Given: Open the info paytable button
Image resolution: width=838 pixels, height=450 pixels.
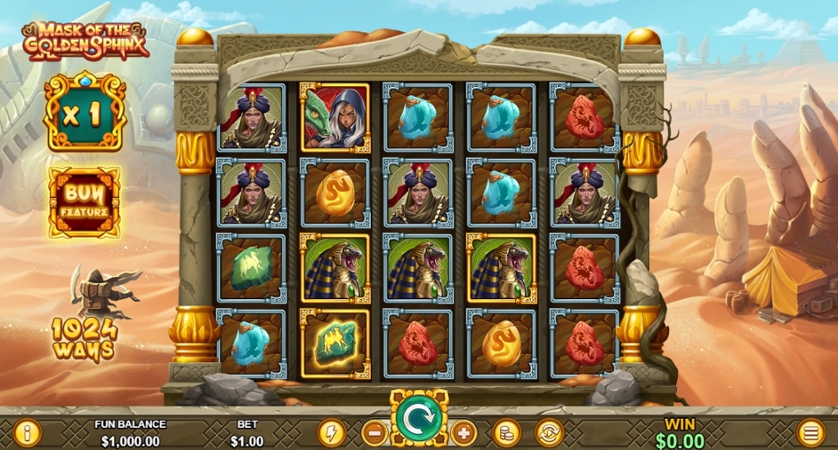Looking at the screenshot, I should click(26, 433).
